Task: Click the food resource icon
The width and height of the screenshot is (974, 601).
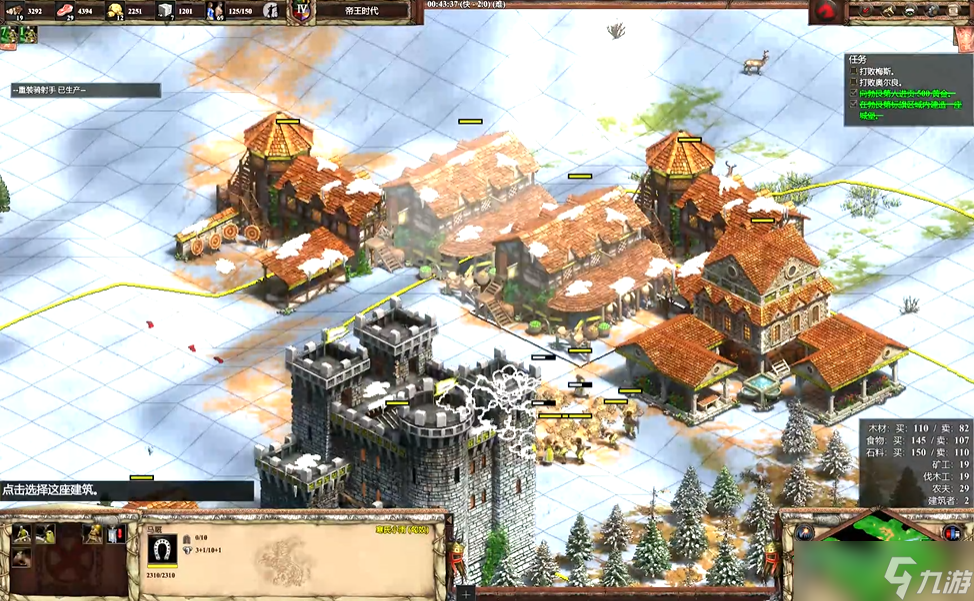Action: 68,11
